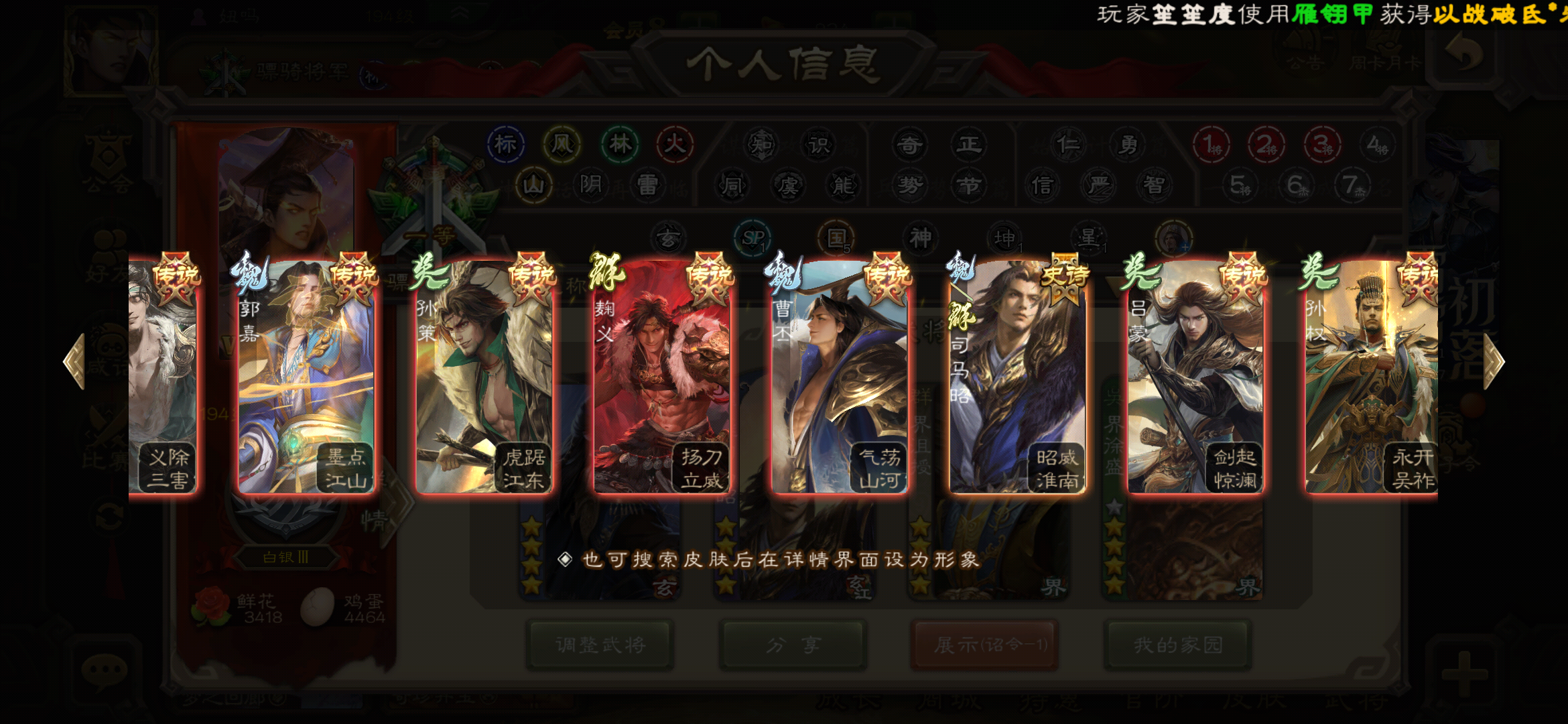Expand the next cards with right arrow

(x=1493, y=361)
